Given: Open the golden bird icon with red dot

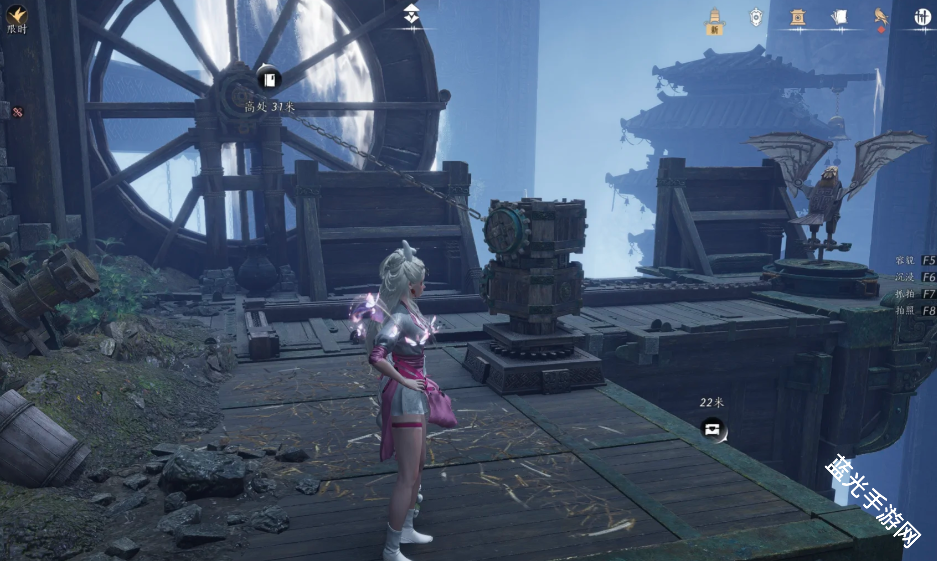Looking at the screenshot, I should point(881,16).
